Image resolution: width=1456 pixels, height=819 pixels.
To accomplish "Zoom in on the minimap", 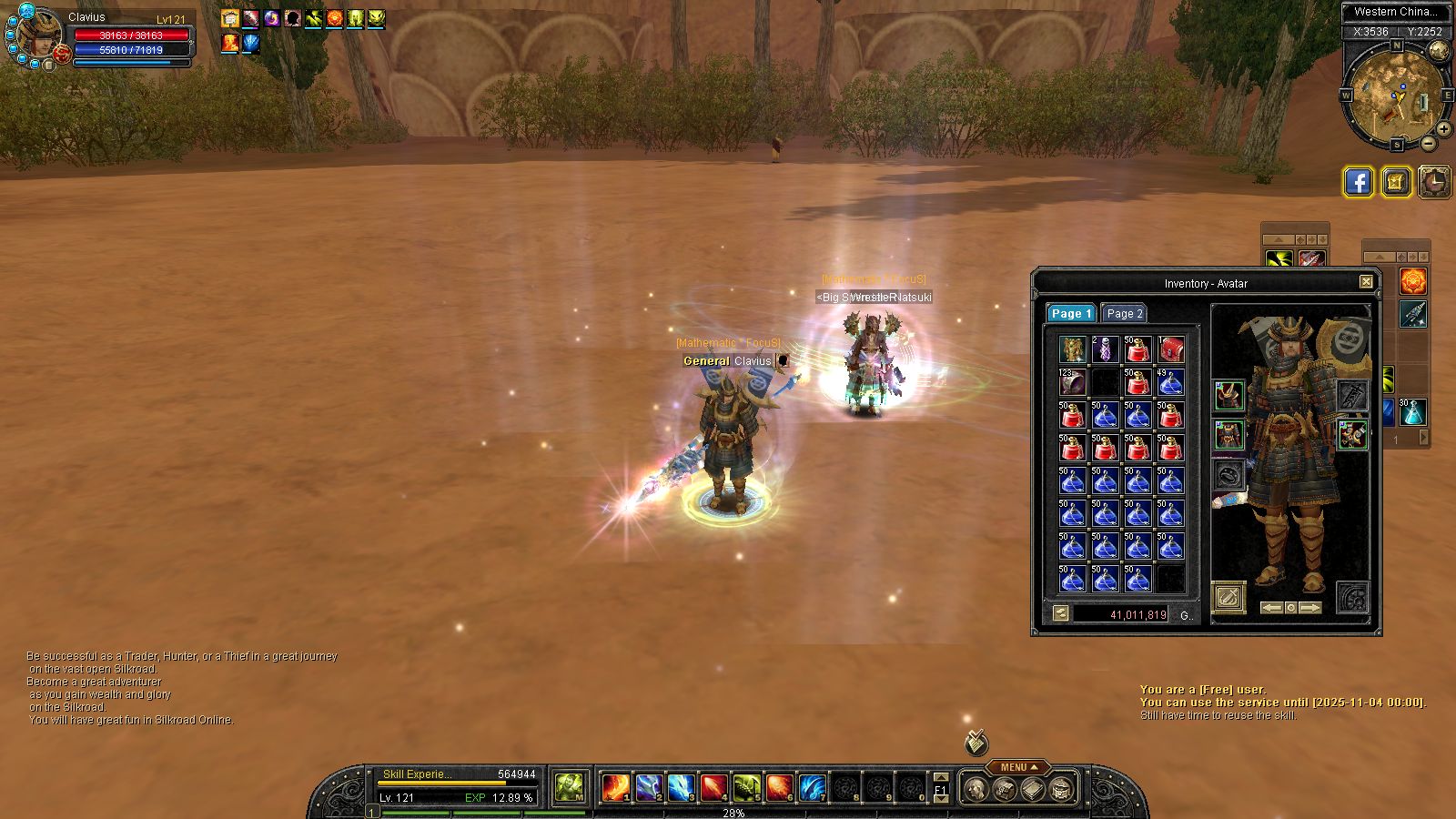I will pos(1443,129).
